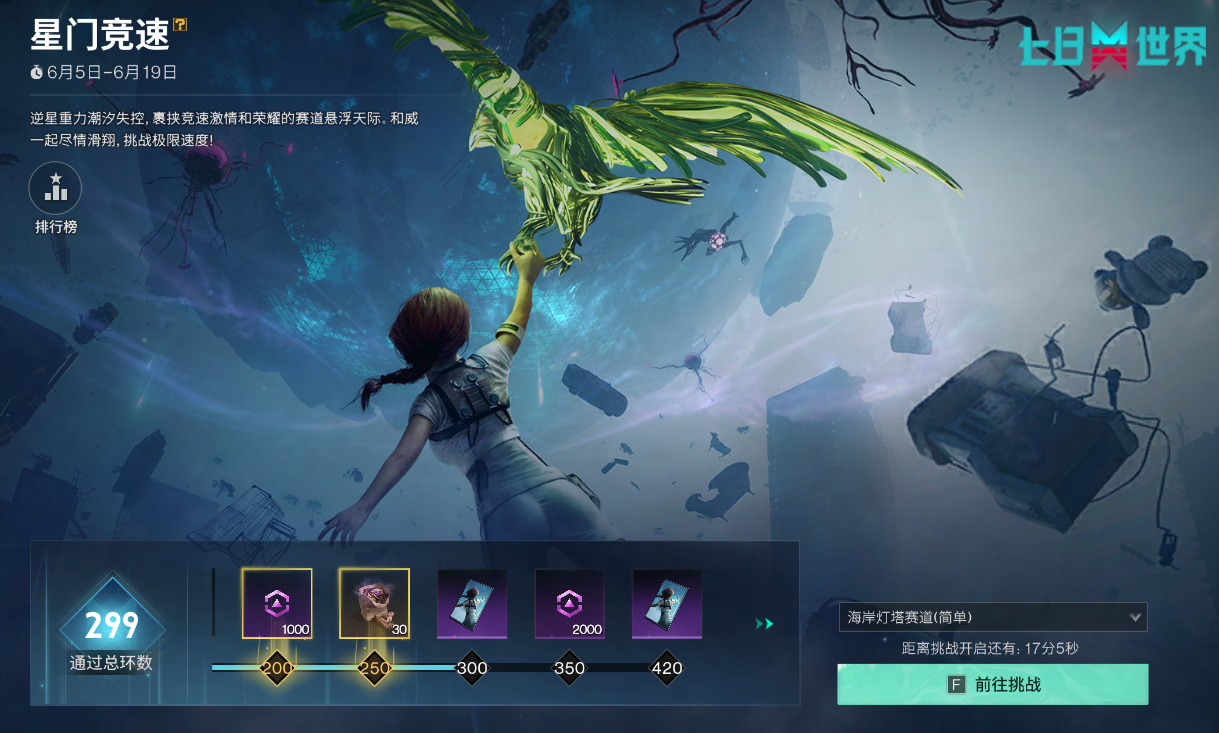Screen dimensions: 1219x733
Task: Select the 1000 currency reward at 200
Action: click(x=277, y=603)
